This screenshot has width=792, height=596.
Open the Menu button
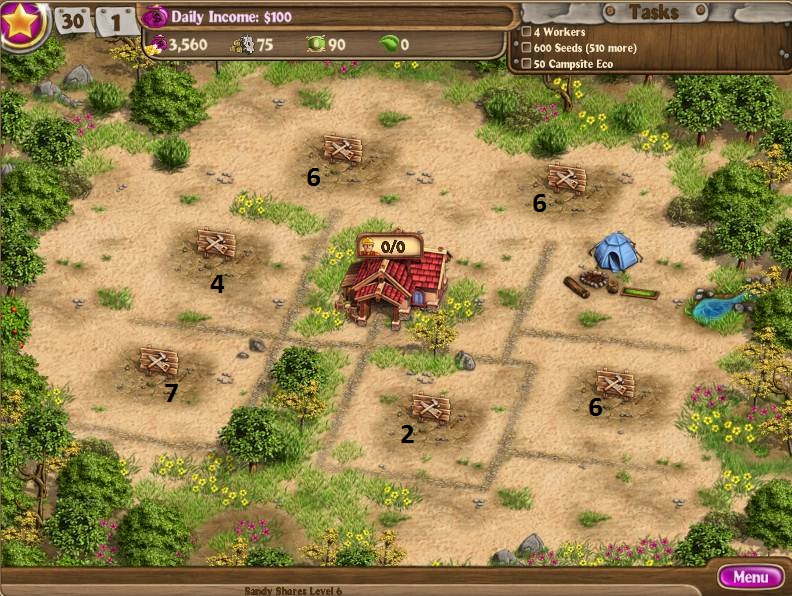[x=750, y=577]
